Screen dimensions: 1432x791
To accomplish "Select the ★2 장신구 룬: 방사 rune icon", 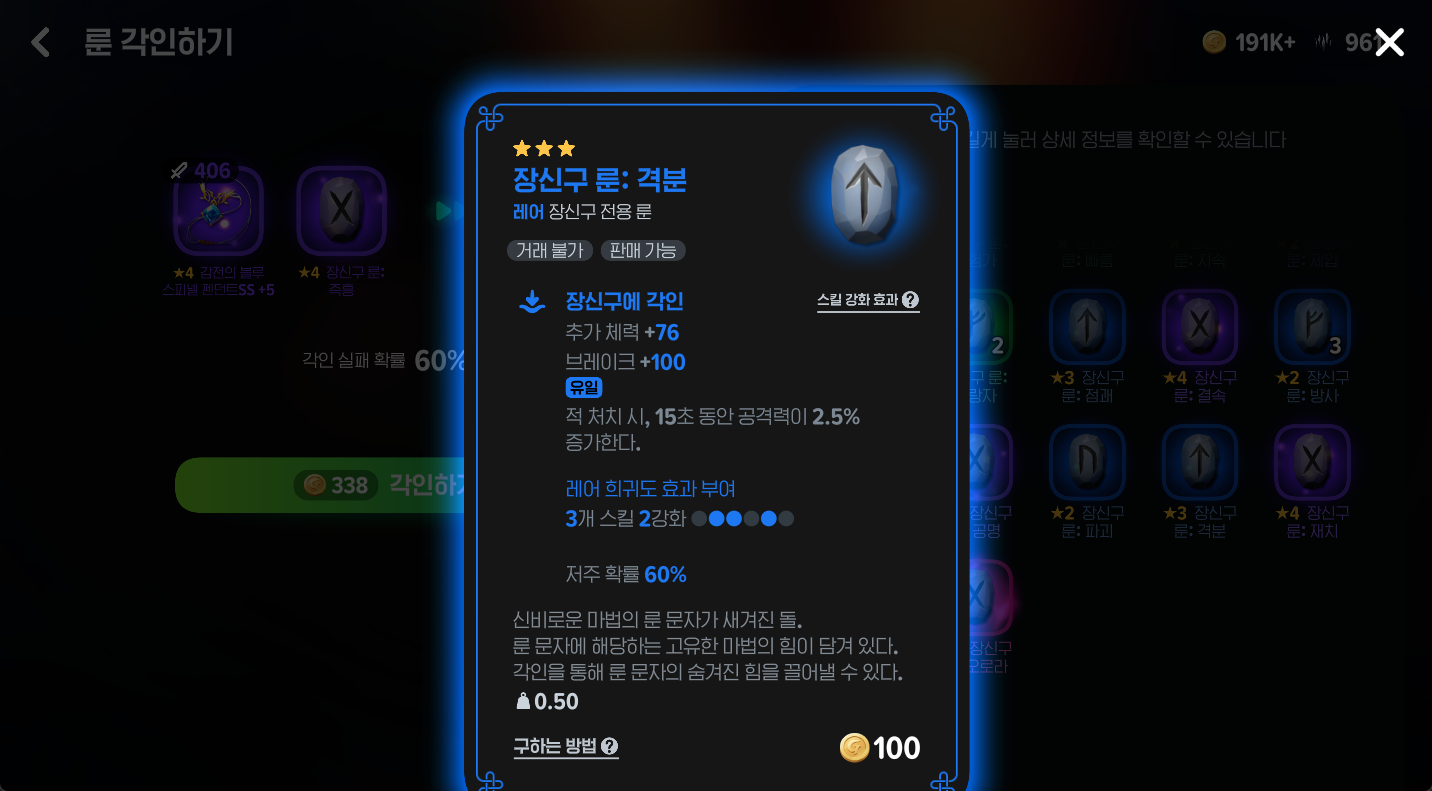I will 1312,327.
